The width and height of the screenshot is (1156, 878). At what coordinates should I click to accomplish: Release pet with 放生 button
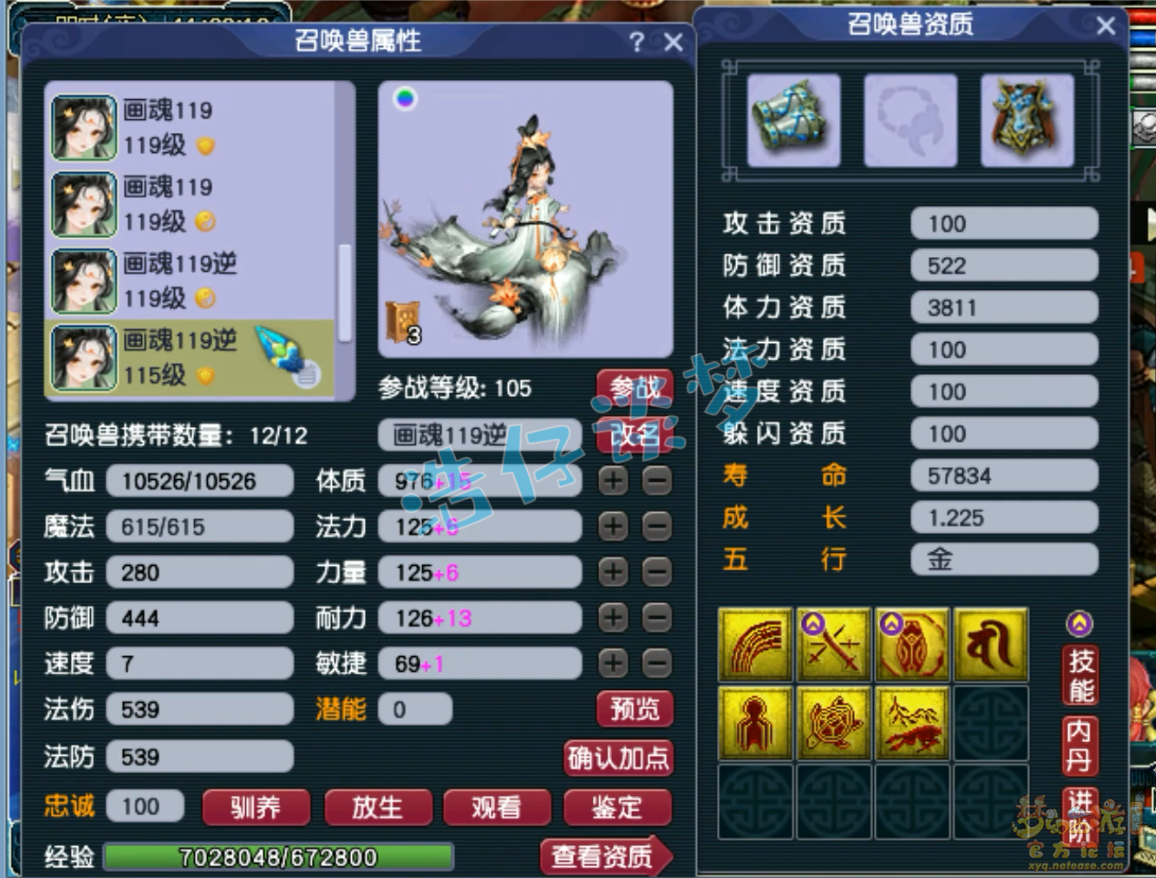click(377, 807)
